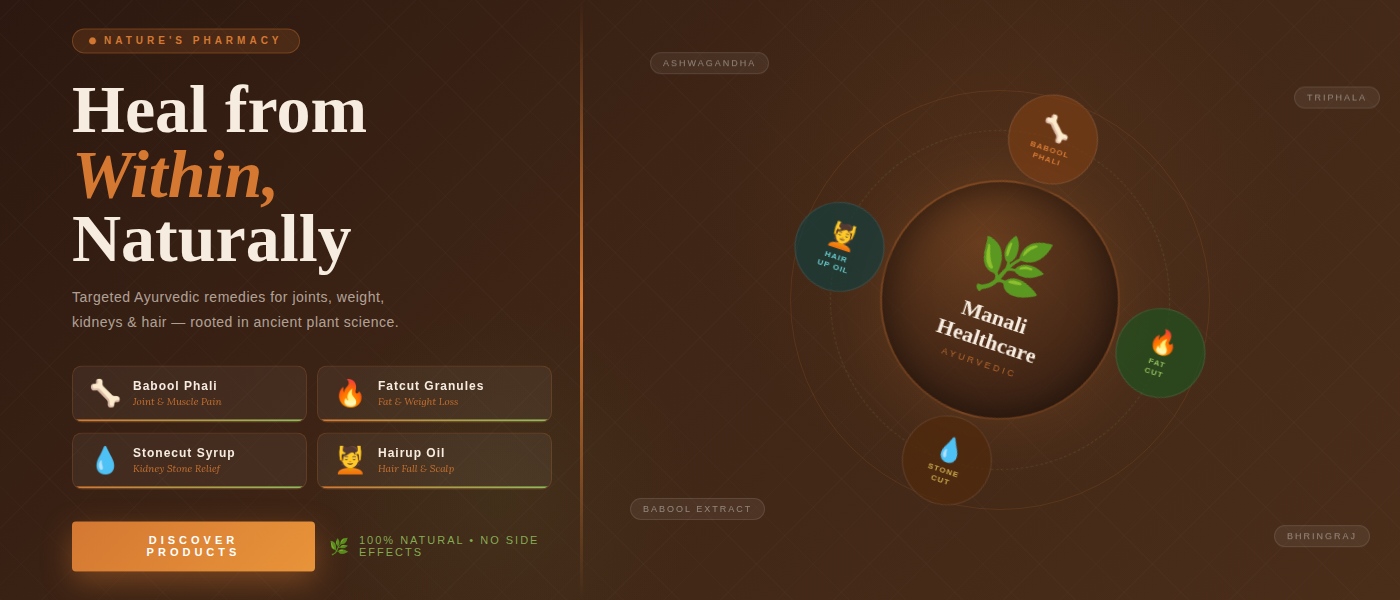This screenshot has width=1400, height=600.
Task: Choose the Stonecut Syrup card
Action: [x=189, y=460]
